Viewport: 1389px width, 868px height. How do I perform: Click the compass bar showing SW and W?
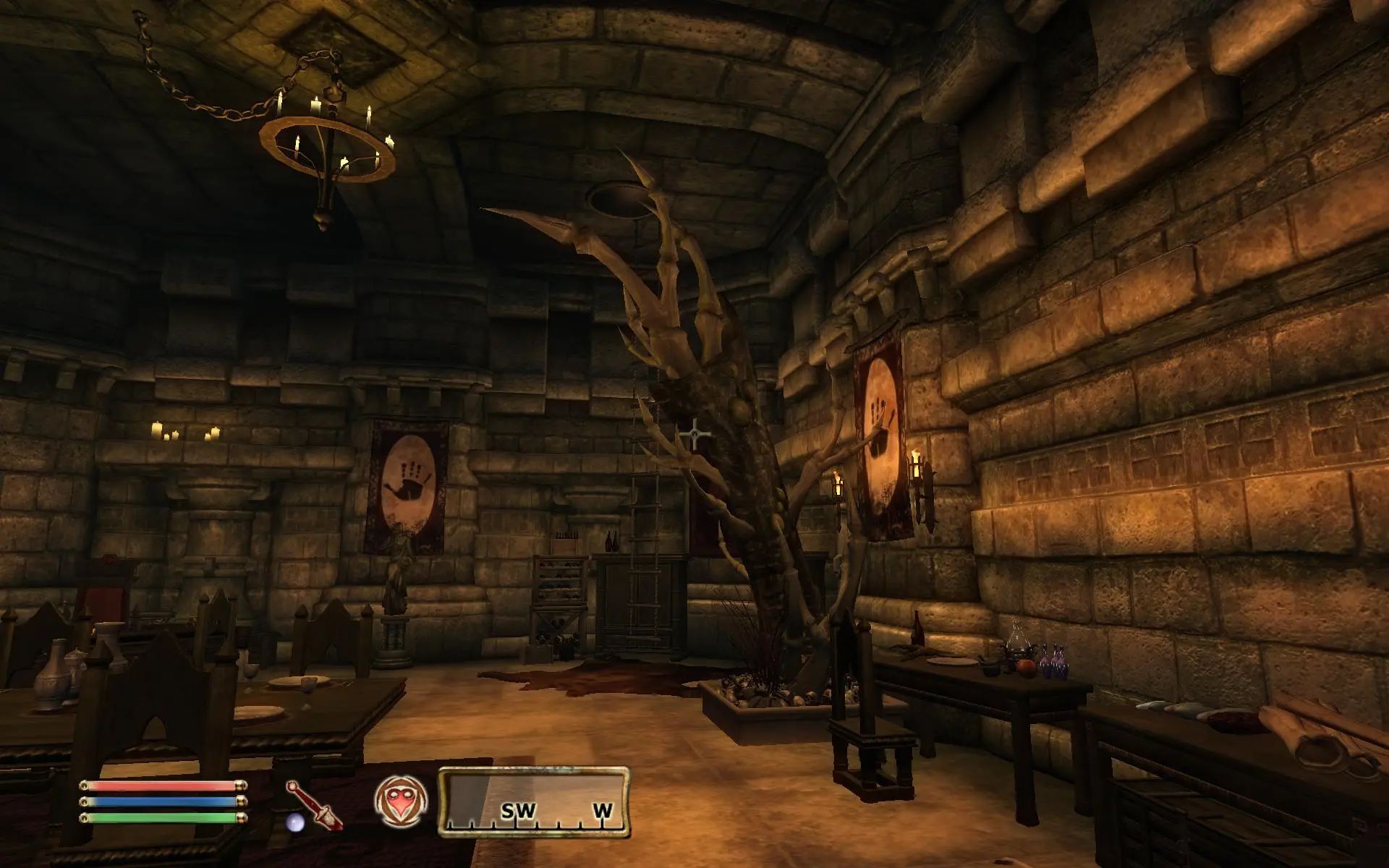point(534,801)
